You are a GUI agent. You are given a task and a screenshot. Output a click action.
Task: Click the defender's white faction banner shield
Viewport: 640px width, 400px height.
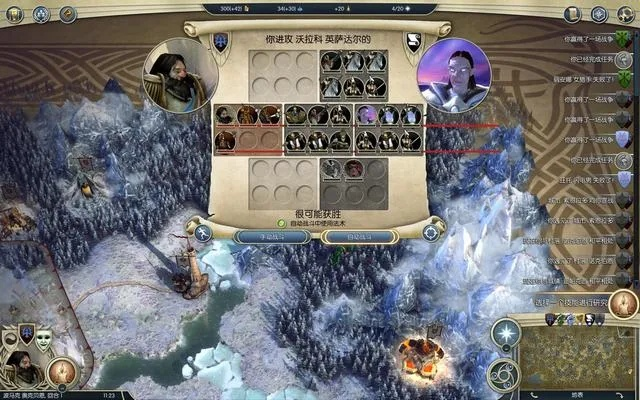[x=413, y=41]
